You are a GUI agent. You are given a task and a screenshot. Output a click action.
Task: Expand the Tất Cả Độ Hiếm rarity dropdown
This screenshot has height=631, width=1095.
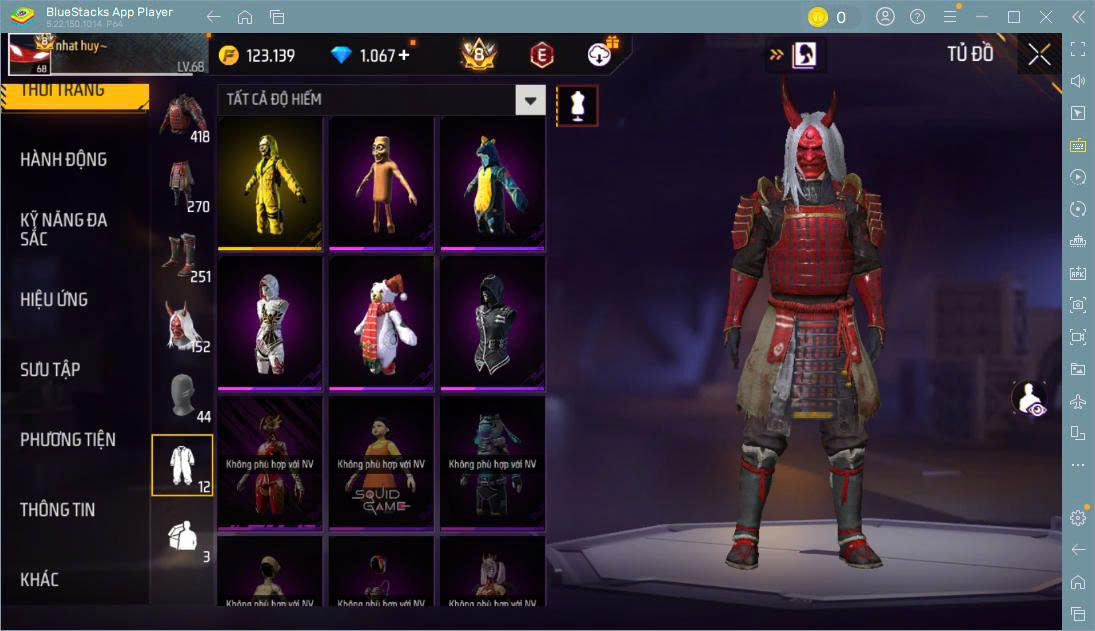(530, 100)
